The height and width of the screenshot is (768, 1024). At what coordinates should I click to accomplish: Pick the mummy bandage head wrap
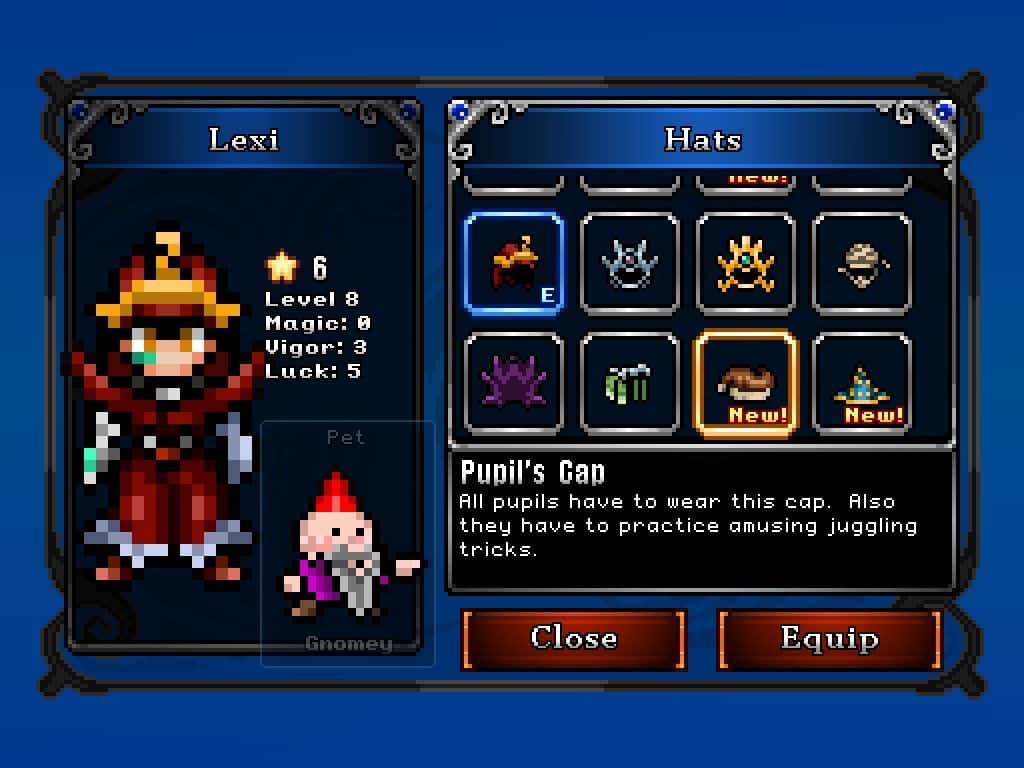[862, 265]
